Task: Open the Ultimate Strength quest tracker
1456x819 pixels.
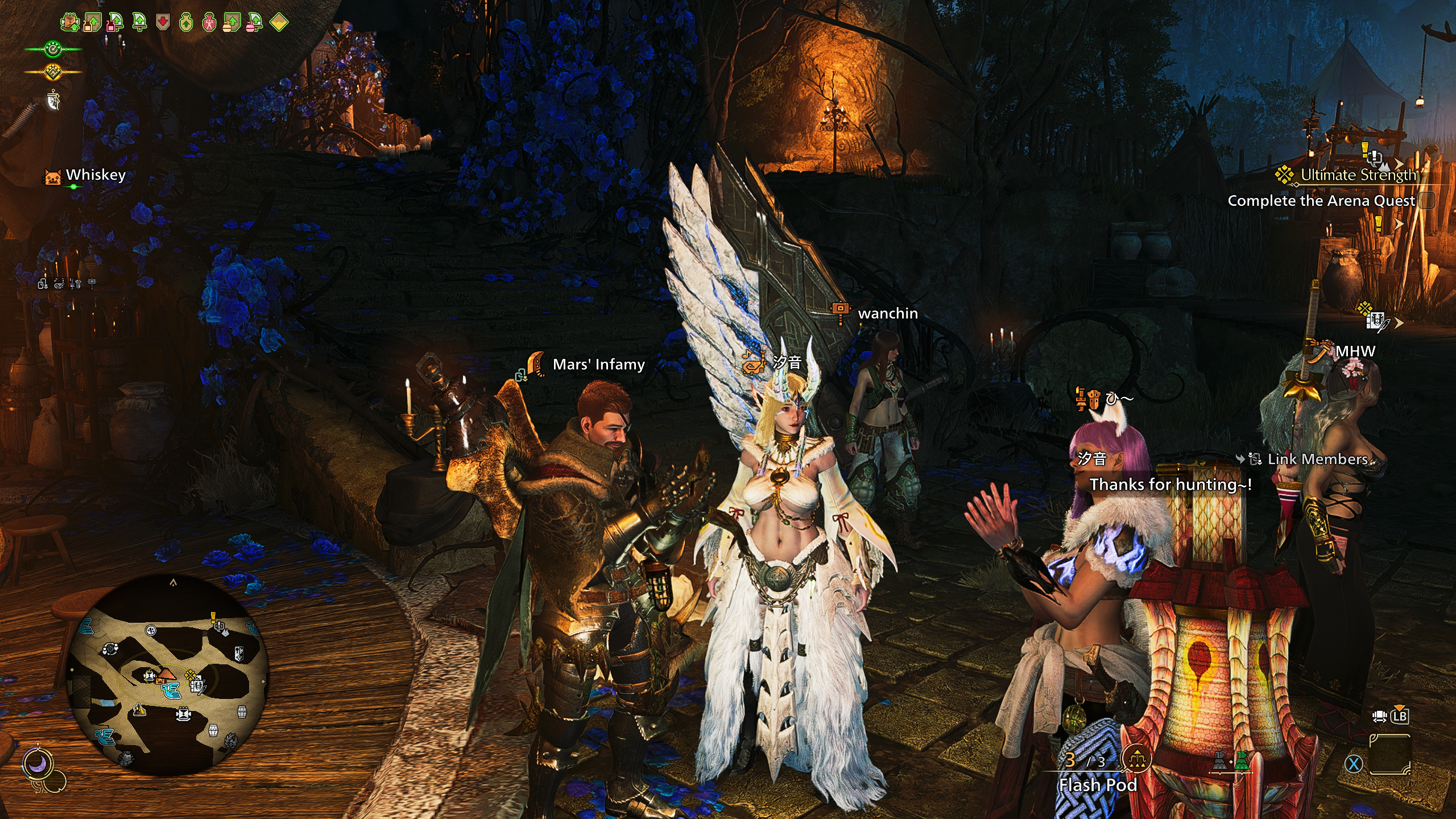Action: (1358, 175)
